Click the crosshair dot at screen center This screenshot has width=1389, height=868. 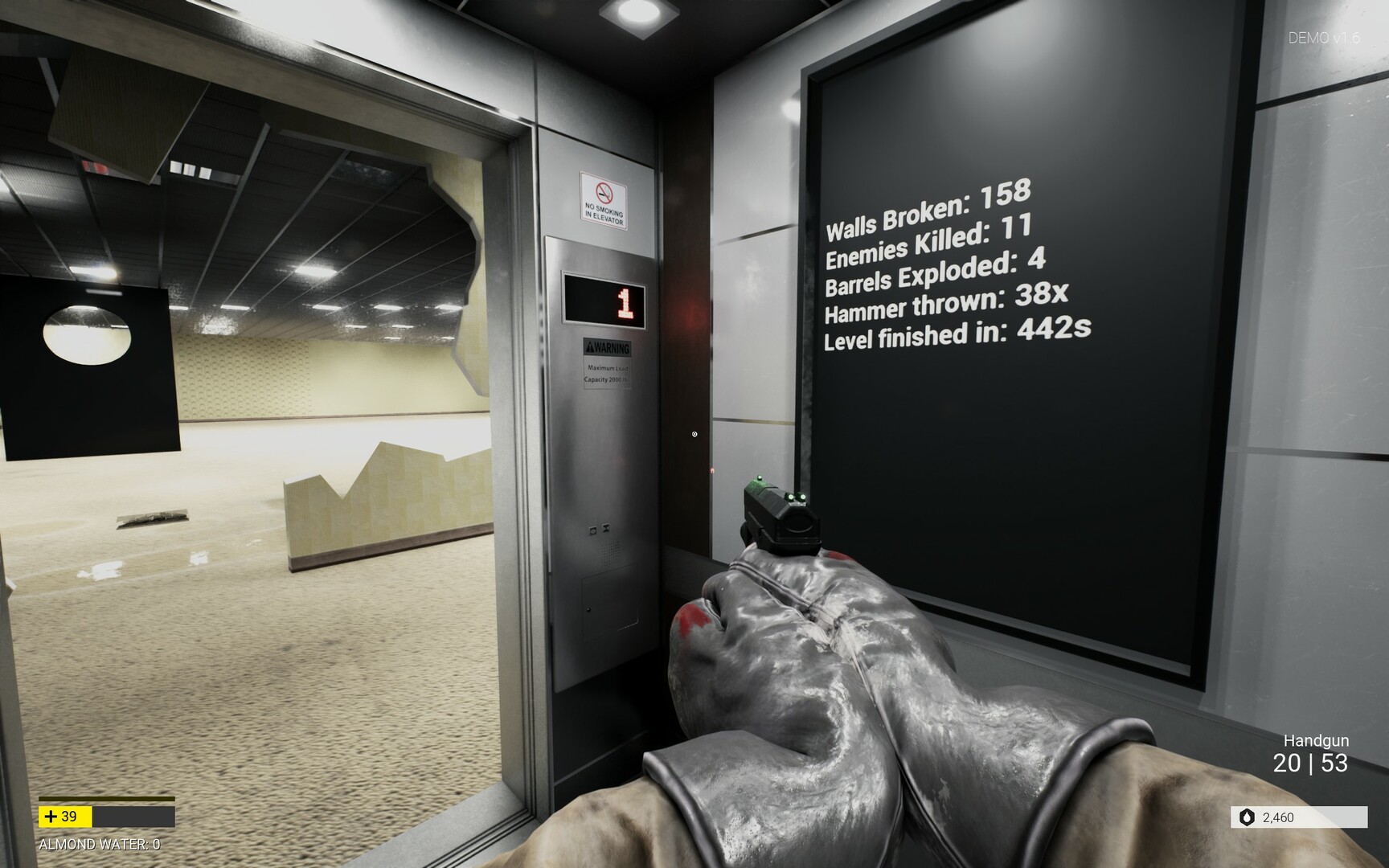(x=694, y=434)
